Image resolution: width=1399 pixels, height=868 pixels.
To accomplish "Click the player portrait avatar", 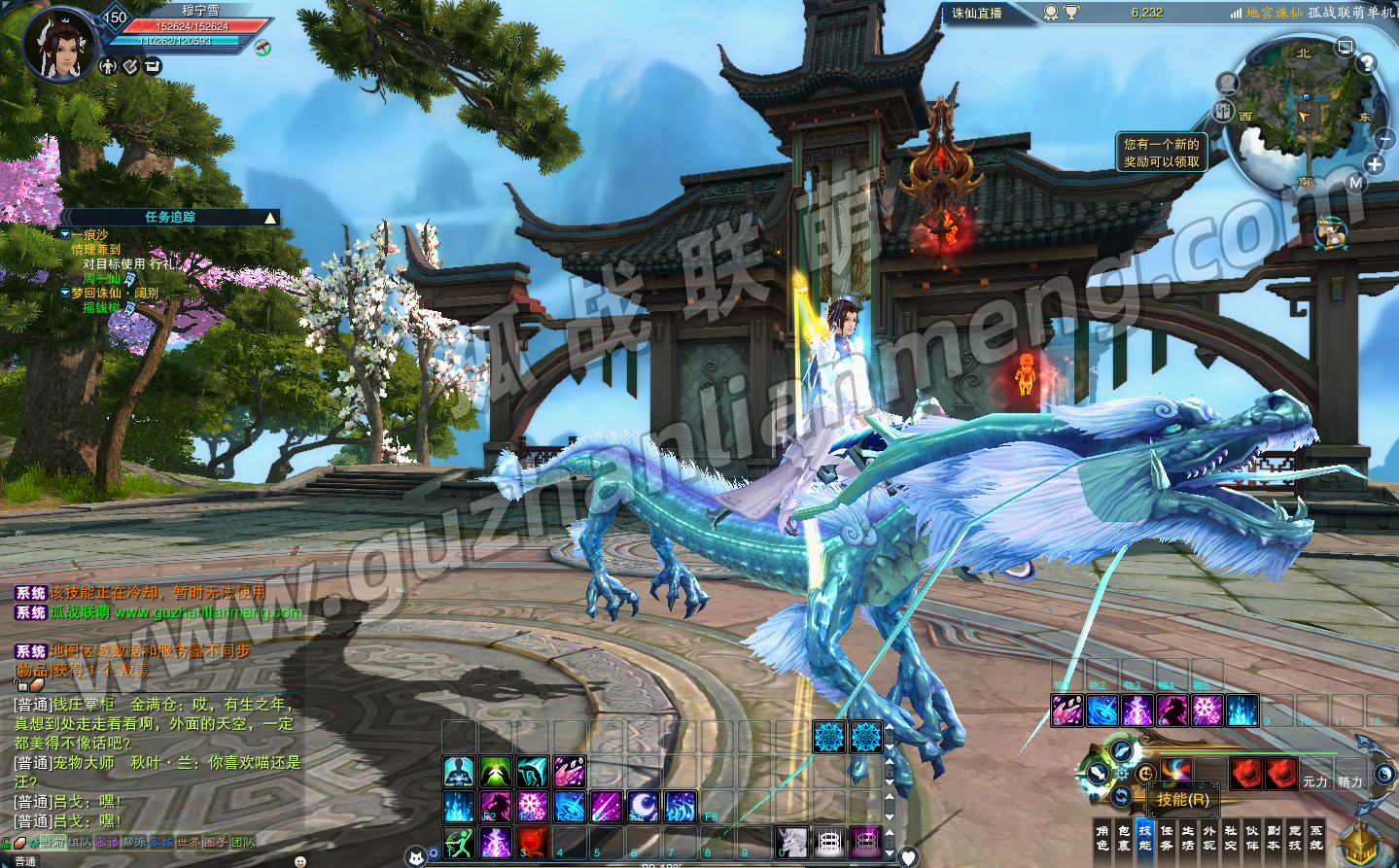I will 59,46.
